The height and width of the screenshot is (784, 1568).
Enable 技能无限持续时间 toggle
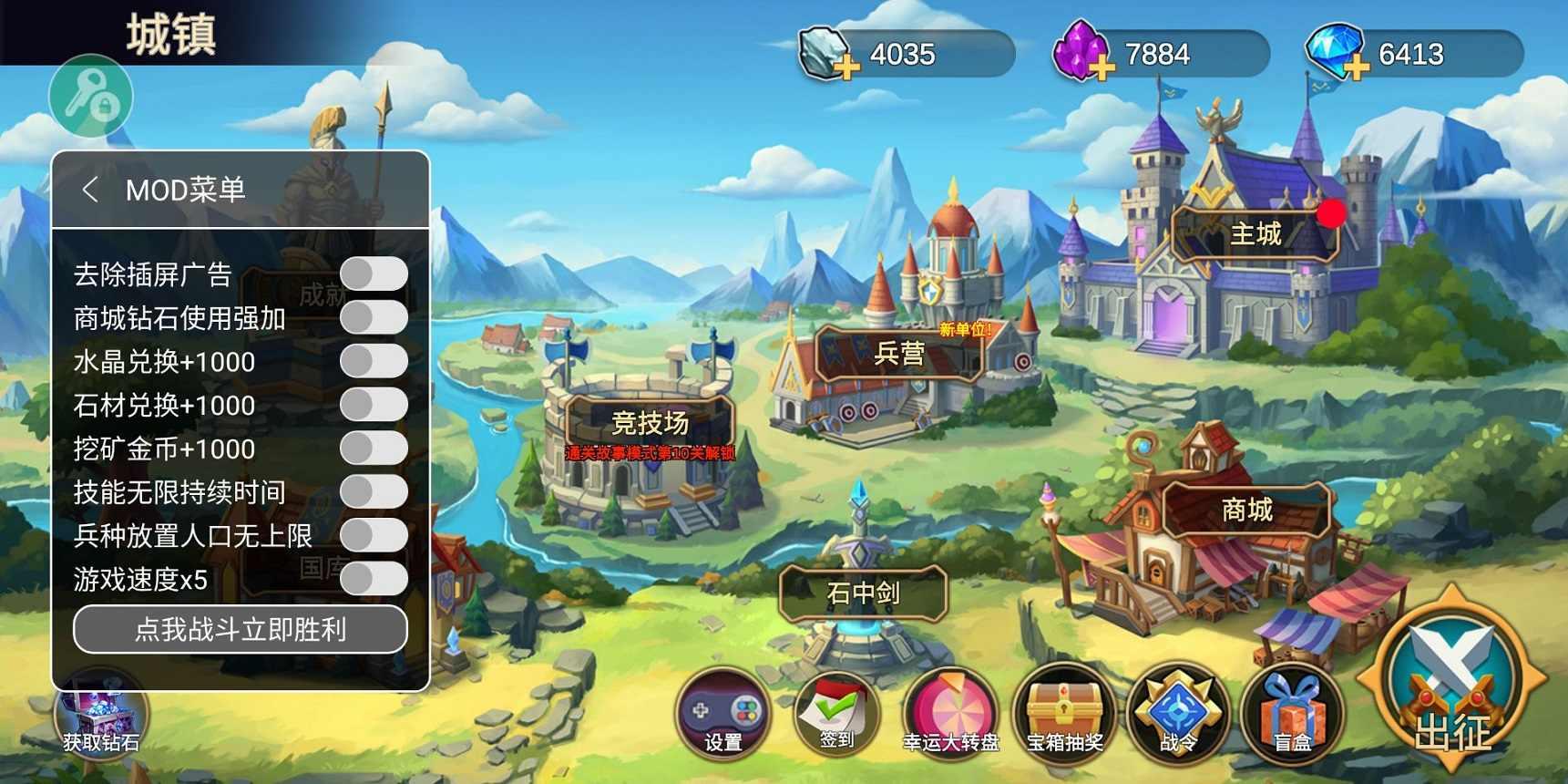click(x=374, y=491)
